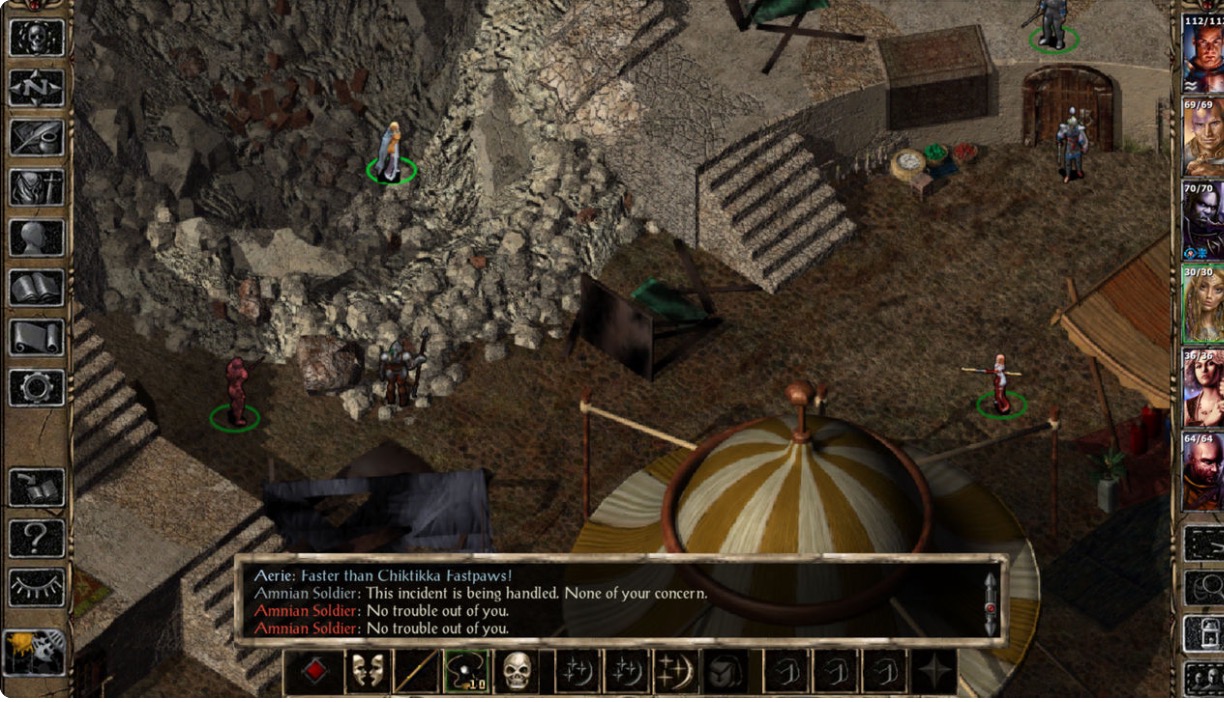Open the area map with the compass button

37,88
